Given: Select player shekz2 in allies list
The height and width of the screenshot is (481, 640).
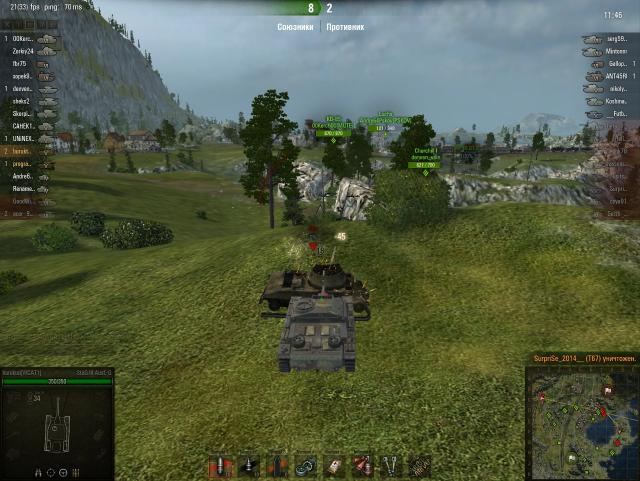Looking at the screenshot, I should coord(22,101).
